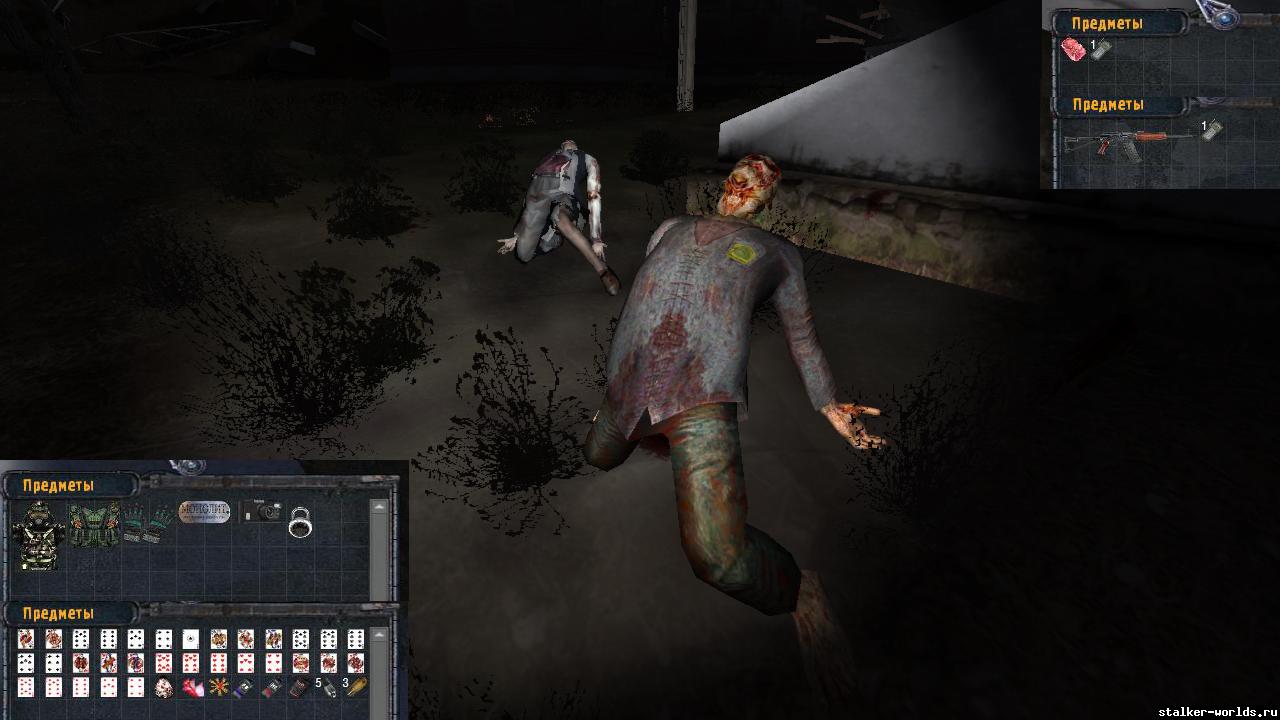
Task: Pick the green tactical vest item
Action: point(93,523)
